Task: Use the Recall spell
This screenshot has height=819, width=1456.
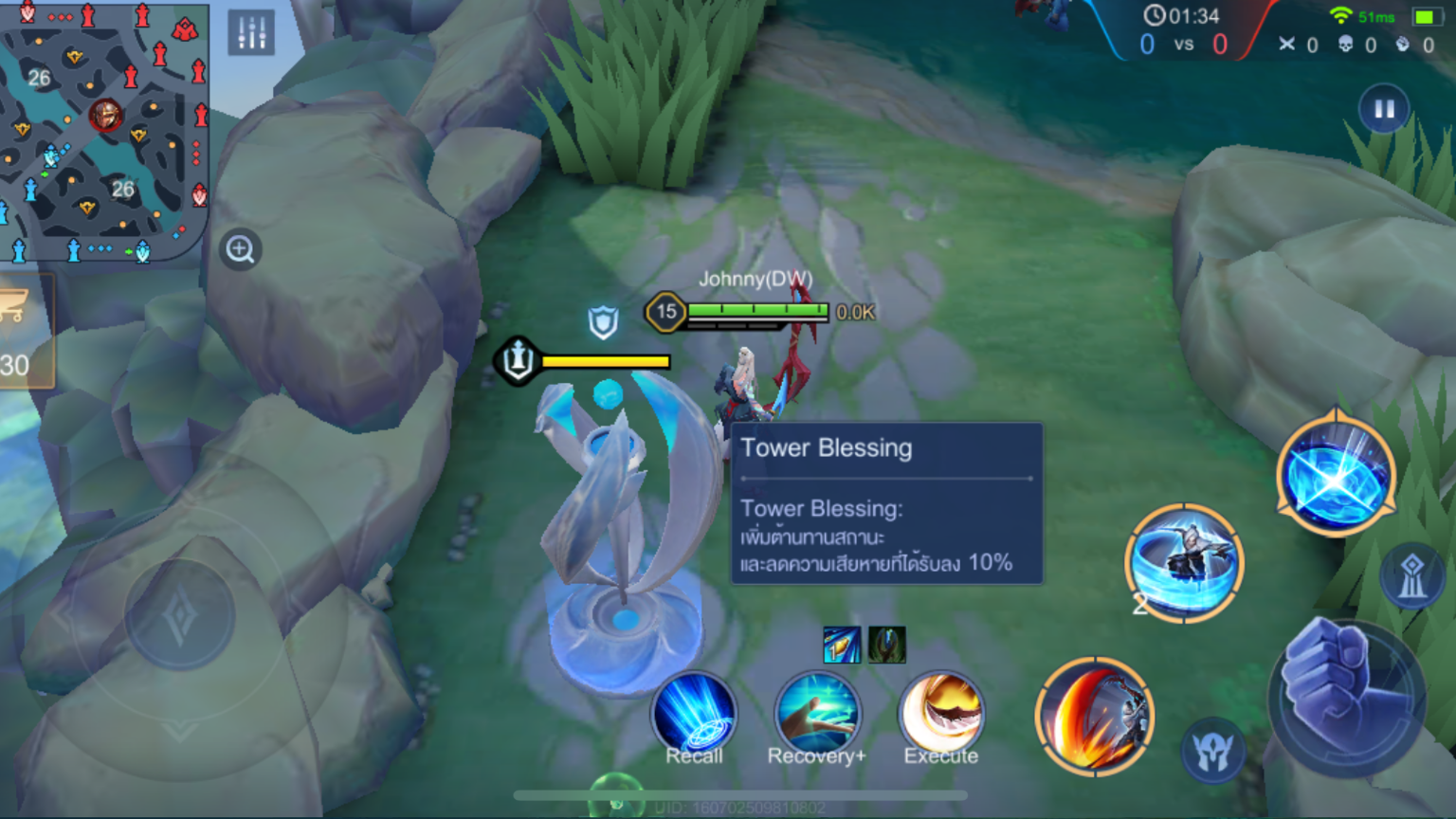Action: 694,716
